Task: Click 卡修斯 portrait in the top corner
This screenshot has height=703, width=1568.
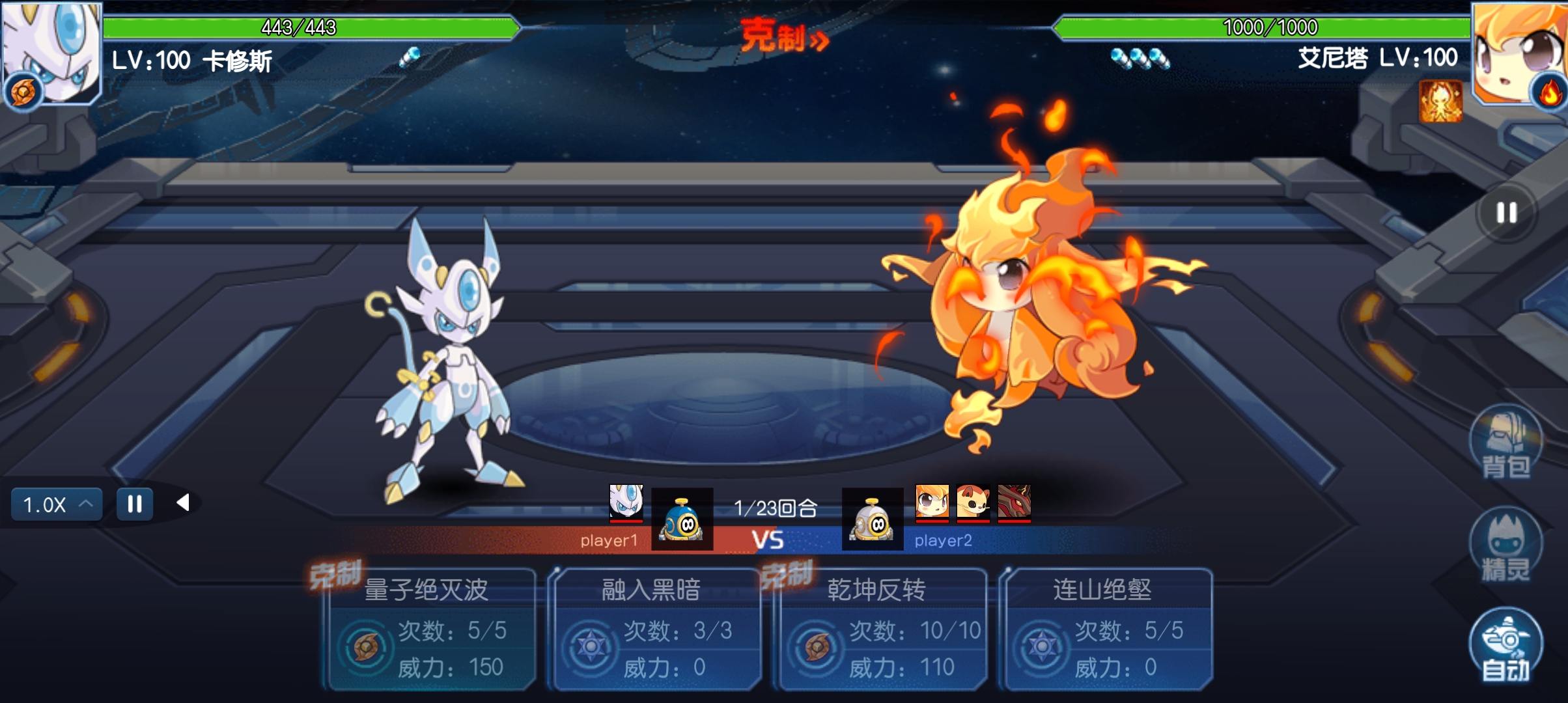Action: [51, 52]
